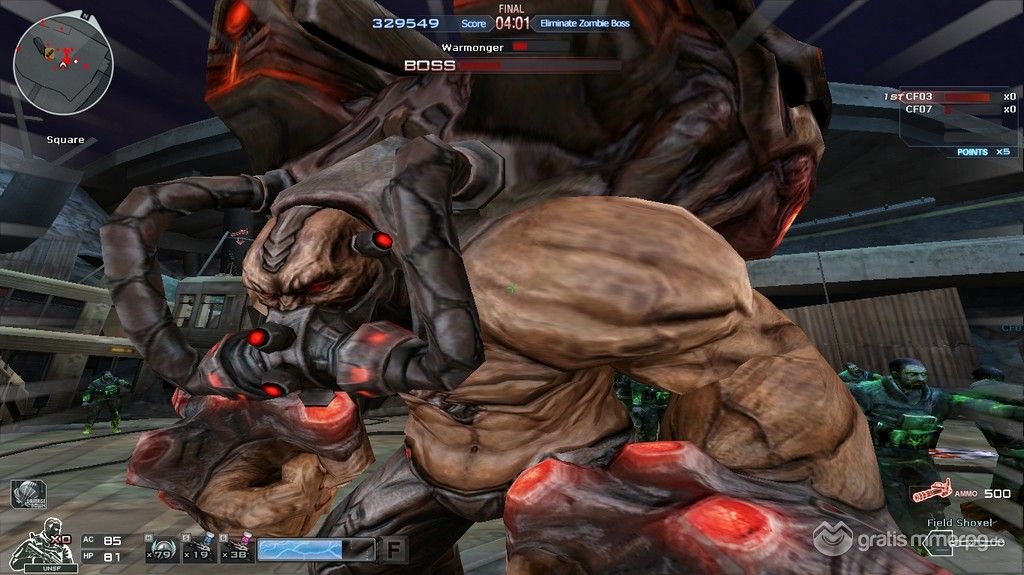The height and width of the screenshot is (575, 1024).
Task: Click the Eliminate Zombie Boss objective
Action: click(x=586, y=23)
